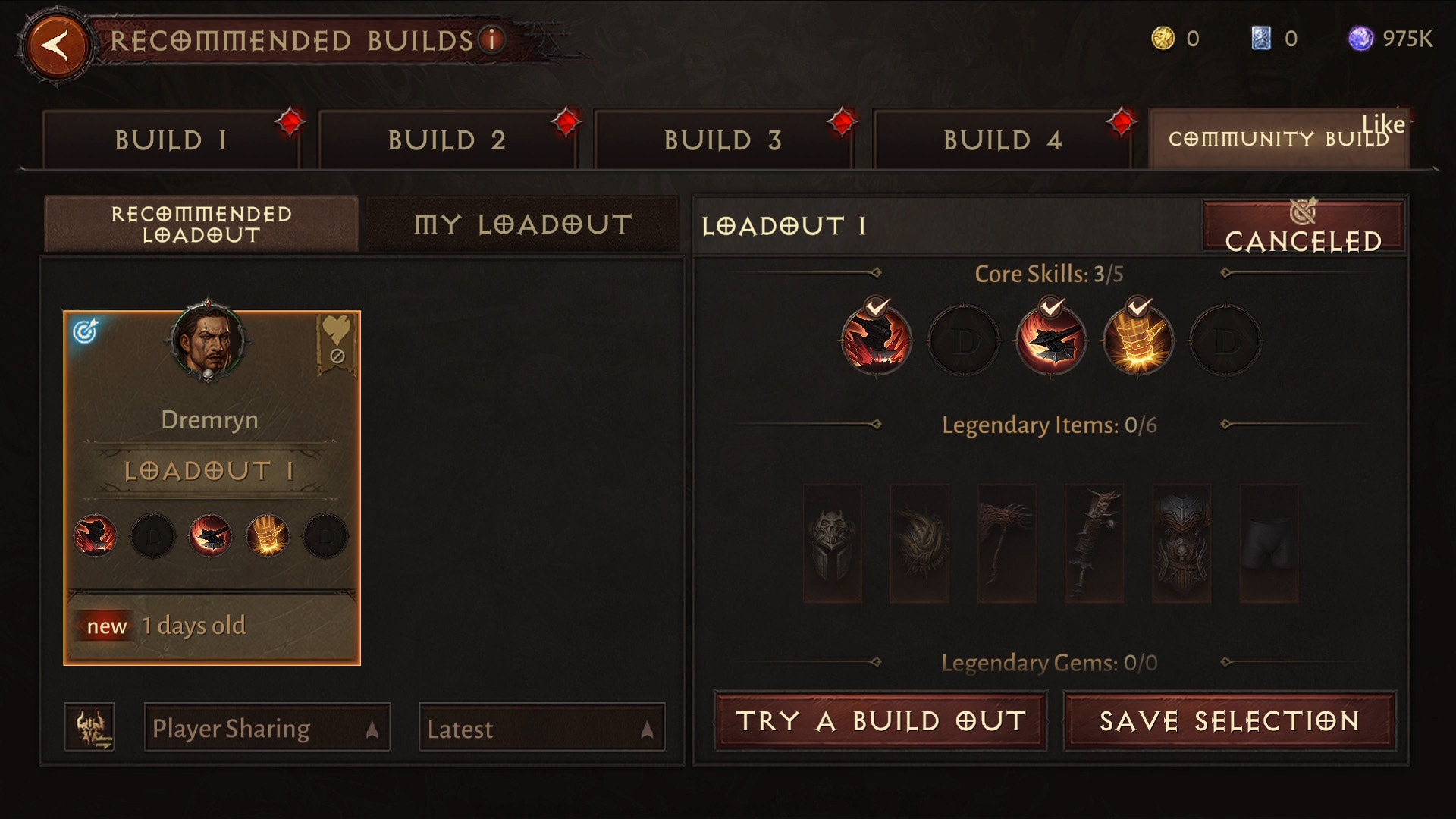Switch to the Build 1 tab
Screen dimensions: 1456x819
coord(171,140)
